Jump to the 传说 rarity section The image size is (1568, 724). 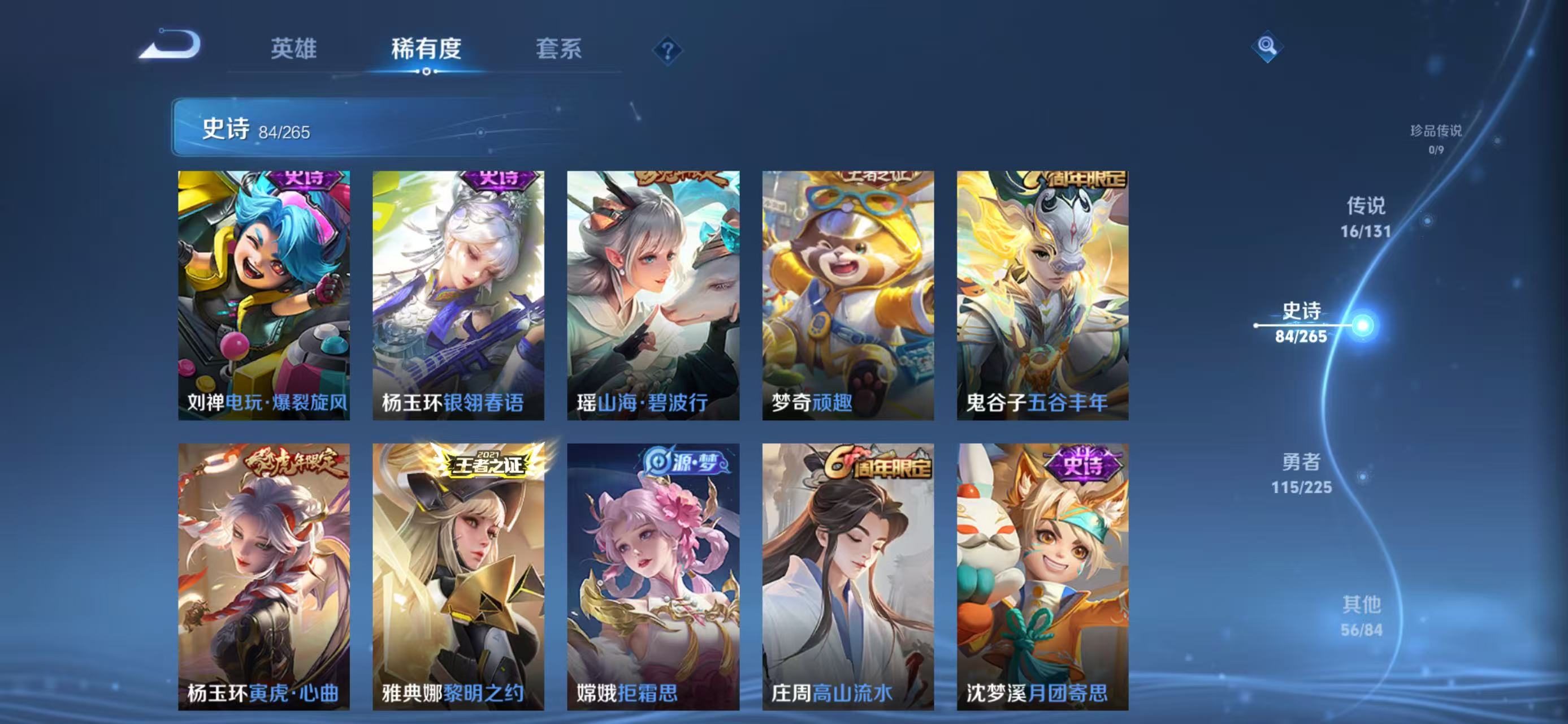(x=1365, y=217)
